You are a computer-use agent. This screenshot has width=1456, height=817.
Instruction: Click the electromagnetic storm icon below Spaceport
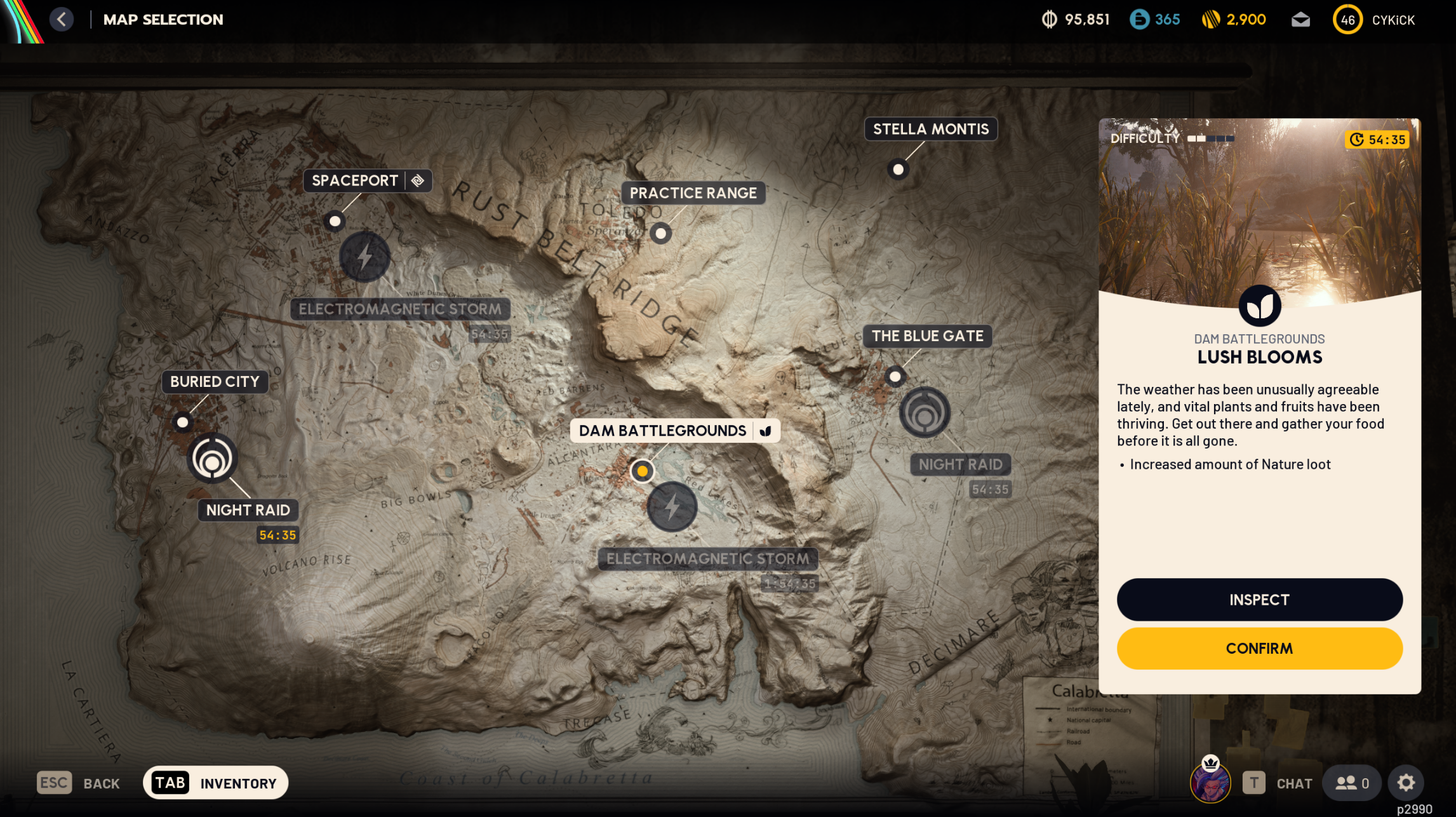coord(364,257)
